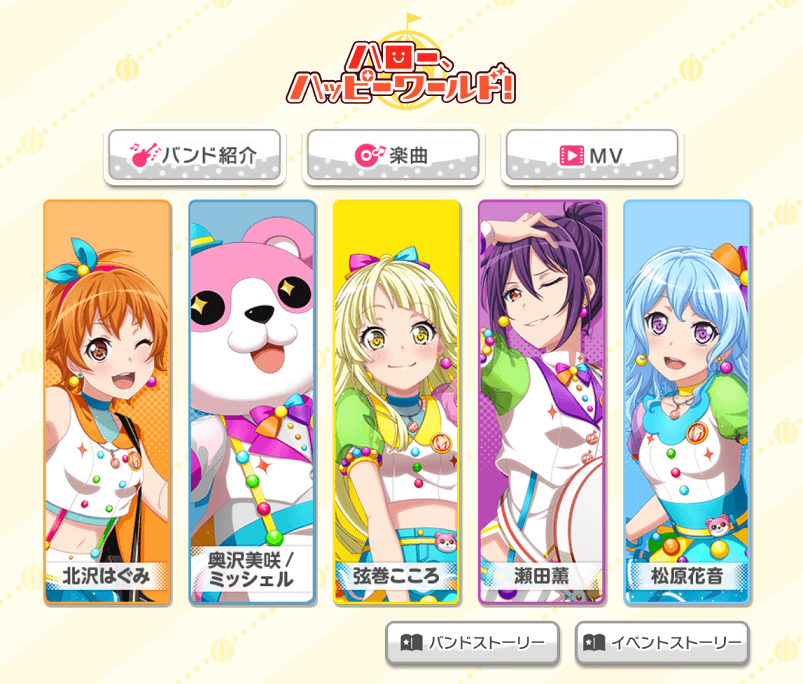The image size is (803, 684).
Task: Pick the 瀬田薫 character card
Action: coord(542,402)
